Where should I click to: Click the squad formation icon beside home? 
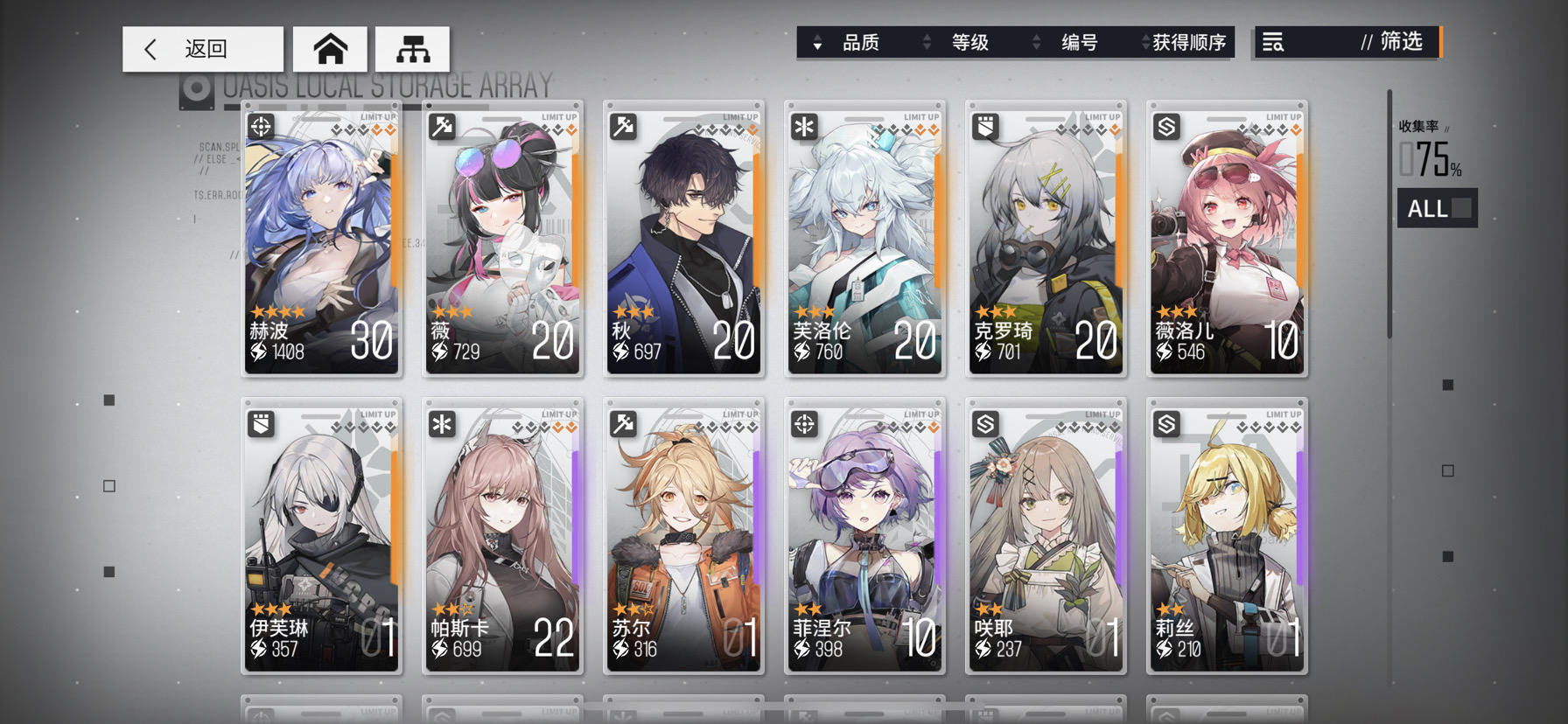click(411, 49)
